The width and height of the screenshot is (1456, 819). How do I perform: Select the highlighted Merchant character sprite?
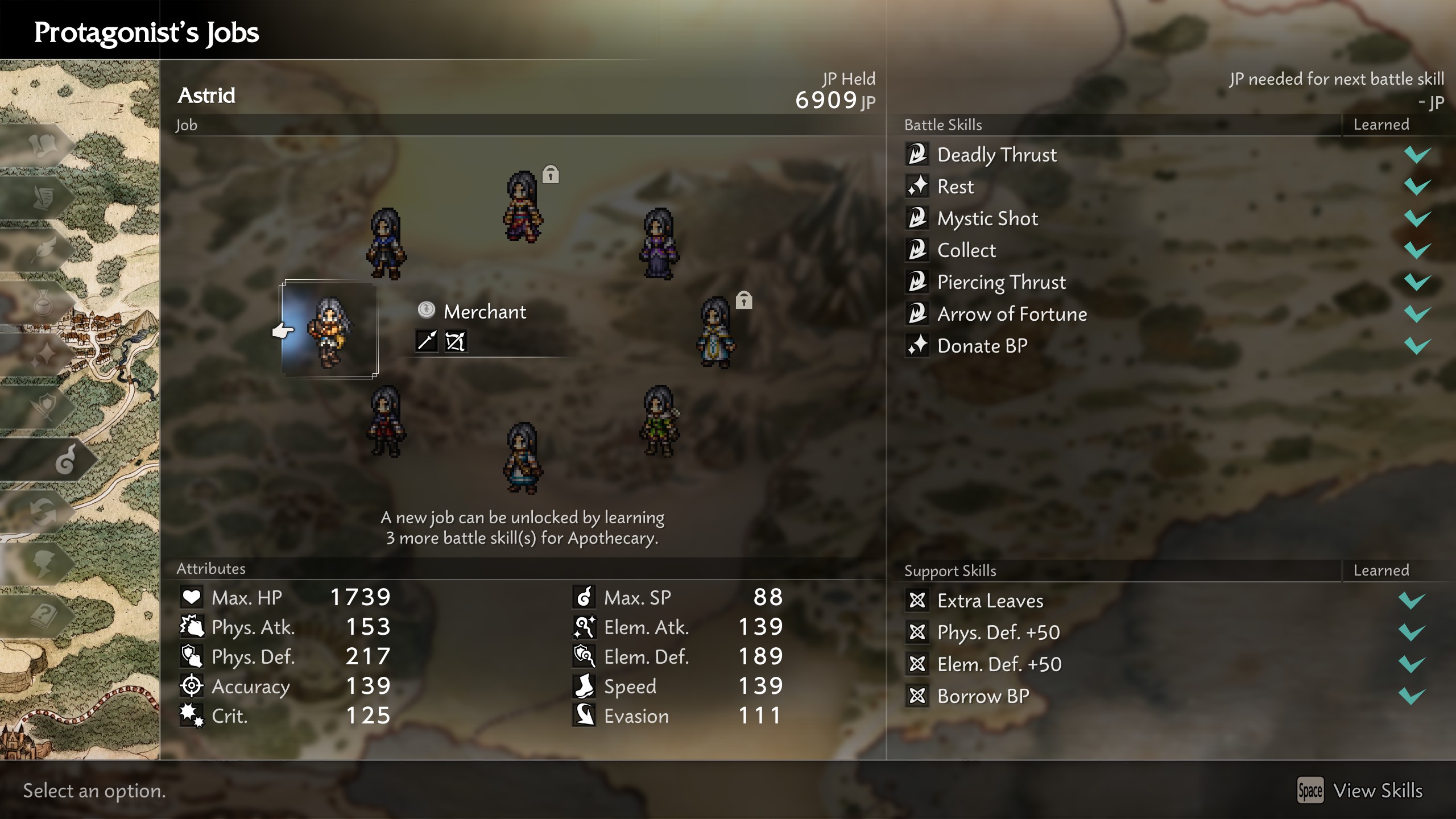[330, 333]
